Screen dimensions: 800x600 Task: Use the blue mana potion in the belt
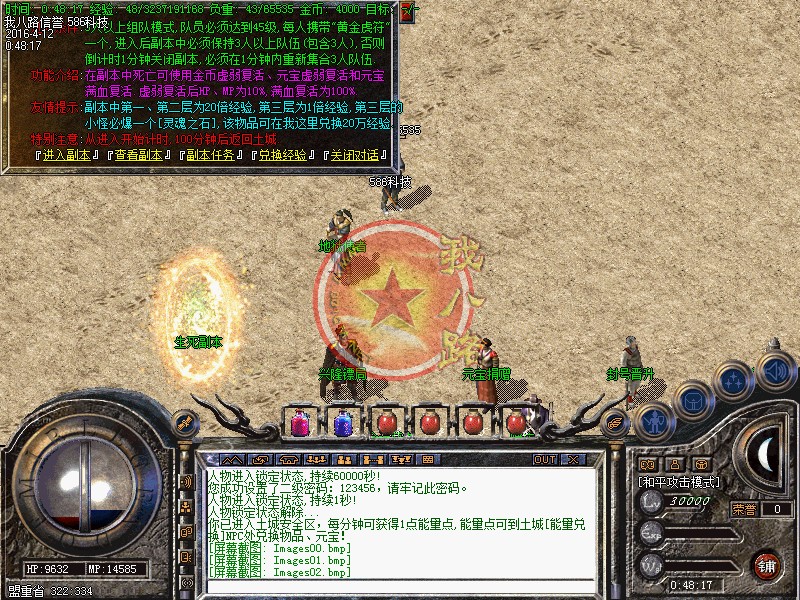tap(342, 422)
